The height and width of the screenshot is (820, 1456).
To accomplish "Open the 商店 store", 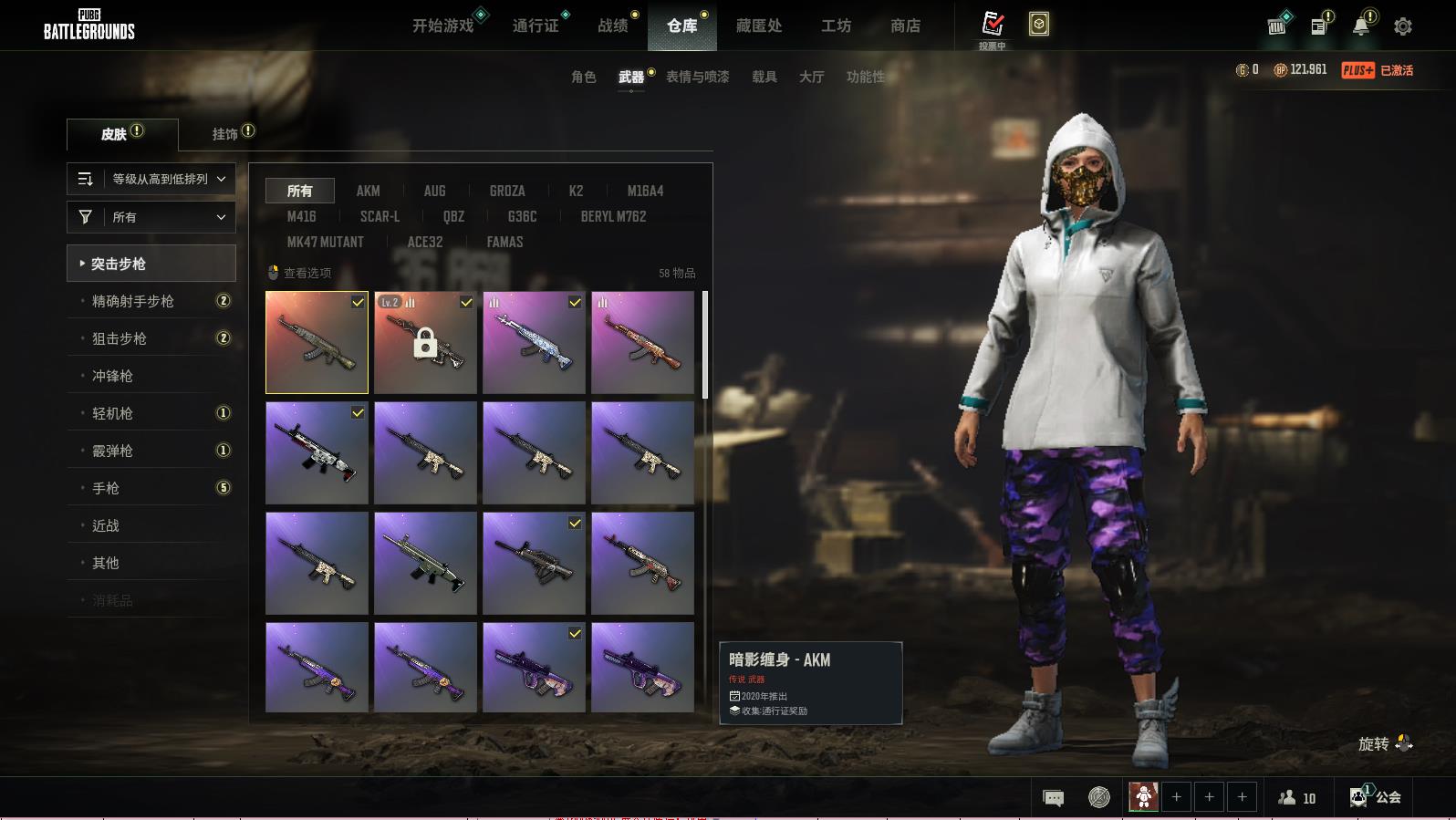I will click(x=905, y=26).
